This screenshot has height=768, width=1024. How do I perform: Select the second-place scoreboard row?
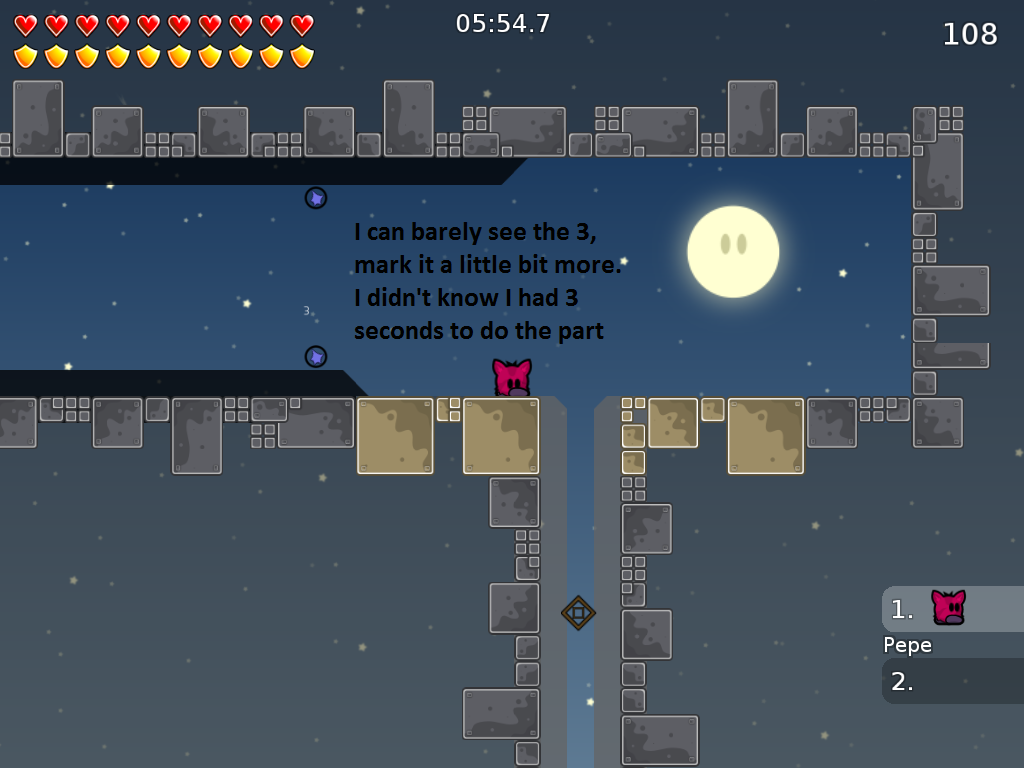(x=952, y=681)
